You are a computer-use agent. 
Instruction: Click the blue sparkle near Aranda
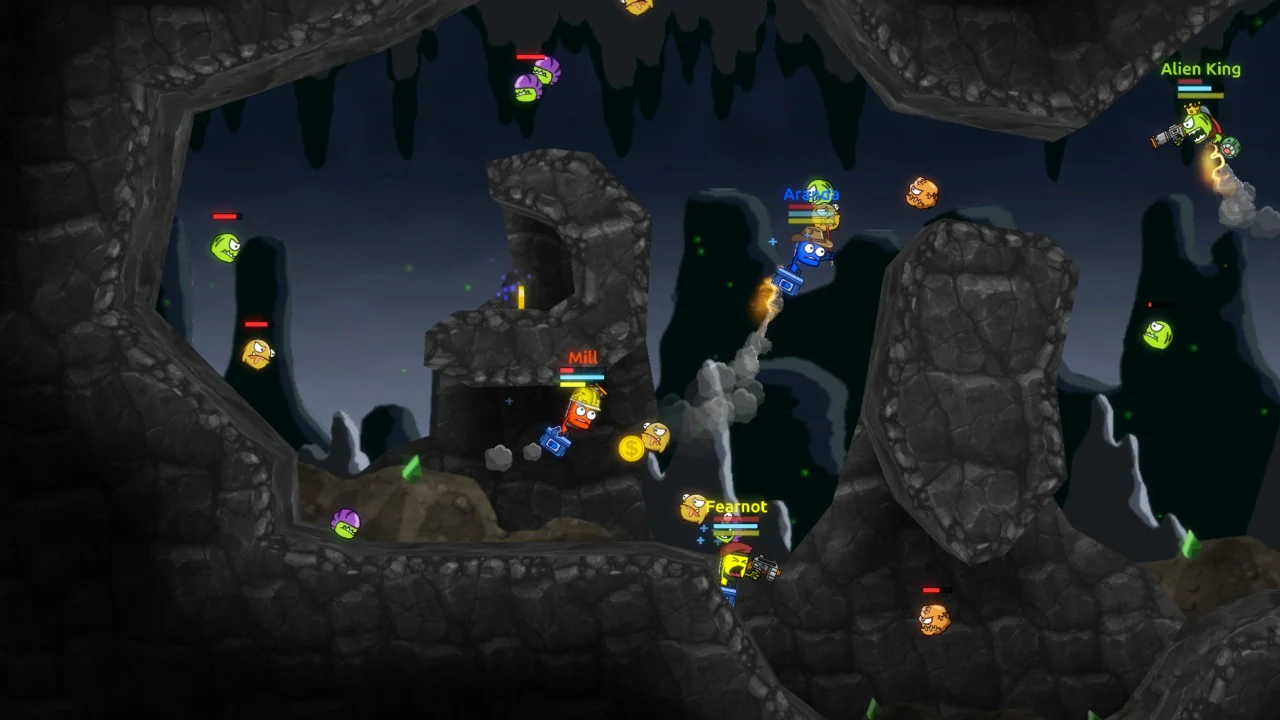(x=773, y=242)
